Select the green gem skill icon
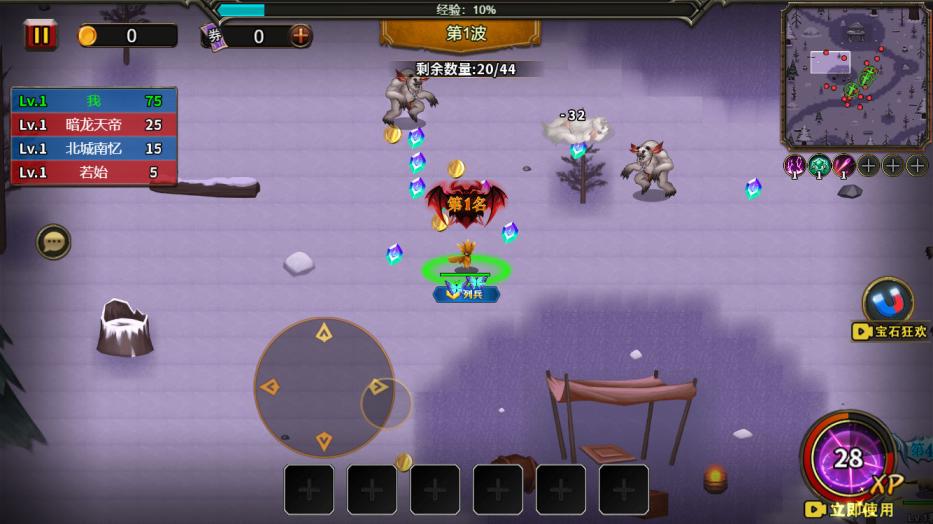Viewport: 933px width, 524px height. pyautogui.click(x=820, y=165)
